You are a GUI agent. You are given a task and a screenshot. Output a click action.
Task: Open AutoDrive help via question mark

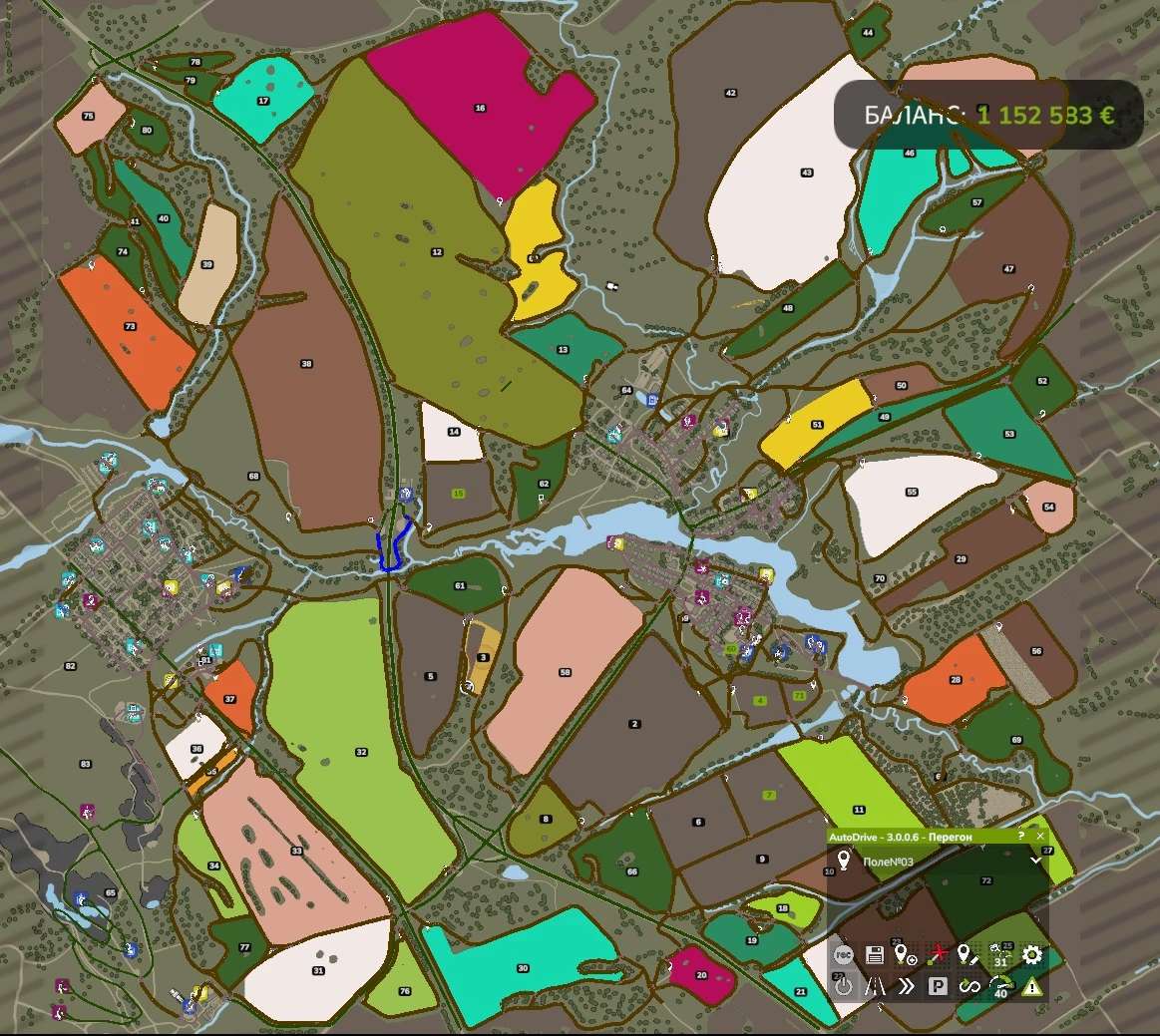(1021, 837)
